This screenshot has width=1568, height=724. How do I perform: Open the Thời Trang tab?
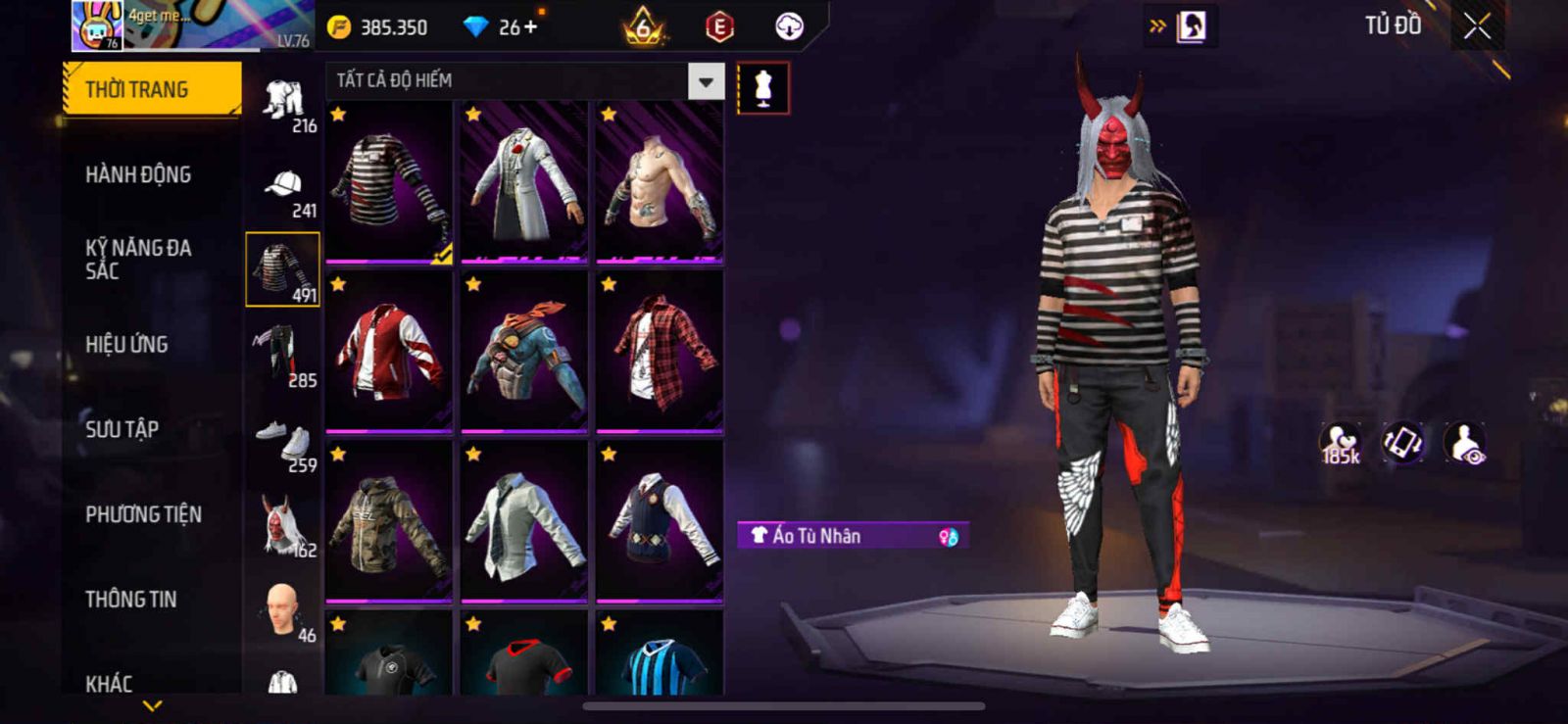(151, 90)
